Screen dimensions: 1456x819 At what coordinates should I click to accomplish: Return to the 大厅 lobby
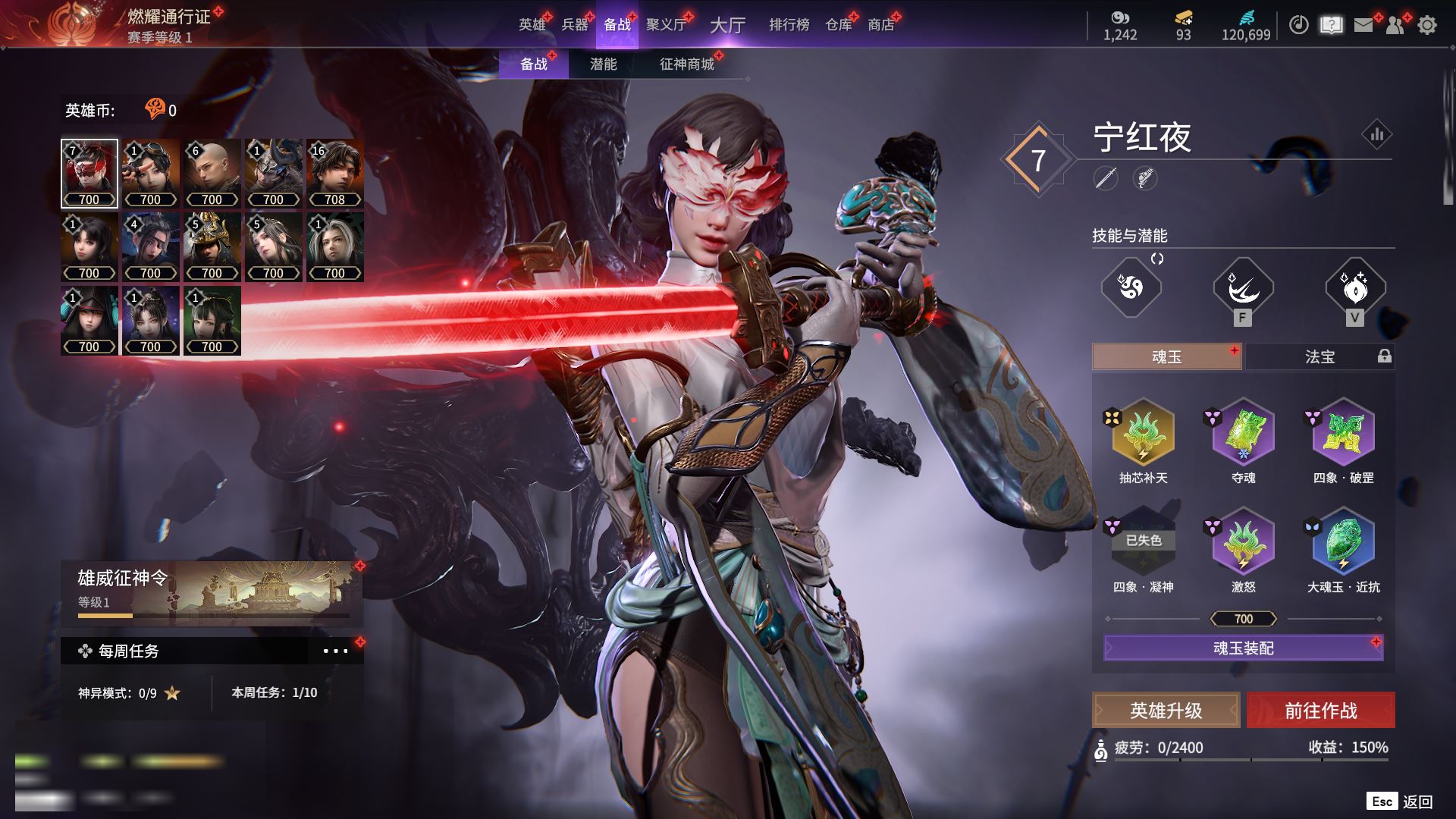click(727, 25)
